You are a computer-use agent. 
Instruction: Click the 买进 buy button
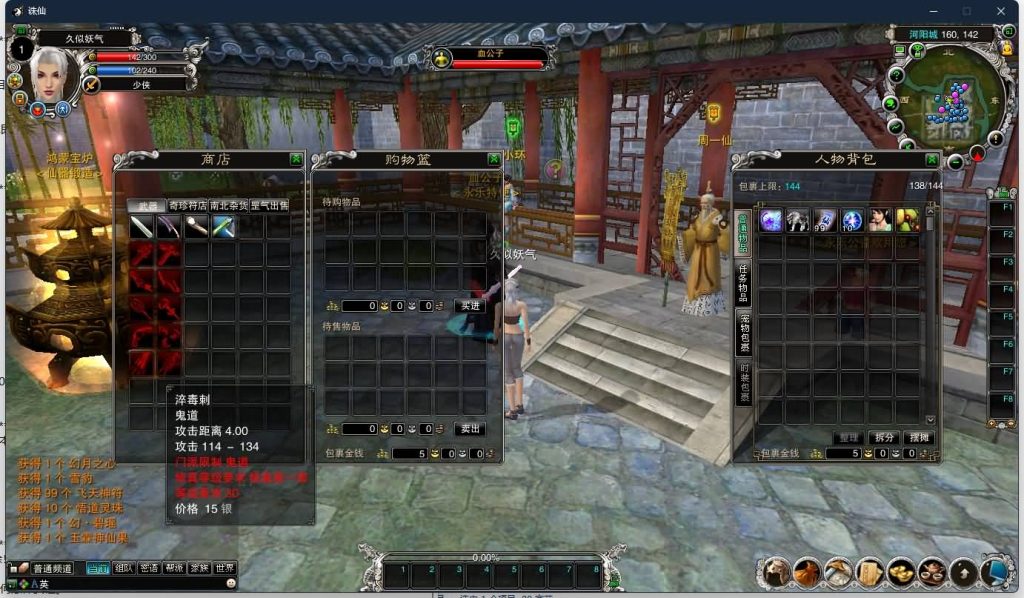pyautogui.click(x=470, y=305)
